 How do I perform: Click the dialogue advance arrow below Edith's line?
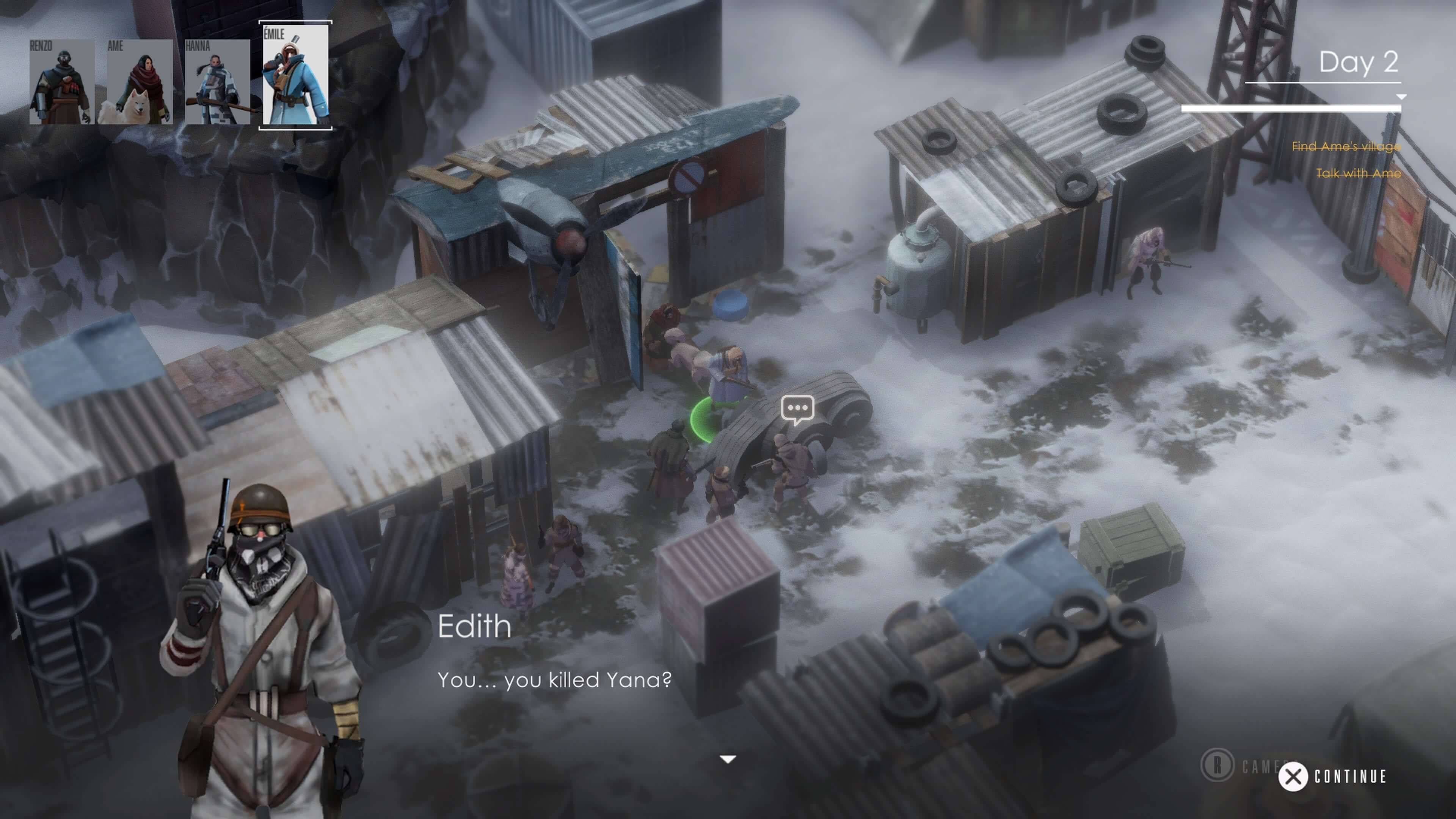point(728,759)
